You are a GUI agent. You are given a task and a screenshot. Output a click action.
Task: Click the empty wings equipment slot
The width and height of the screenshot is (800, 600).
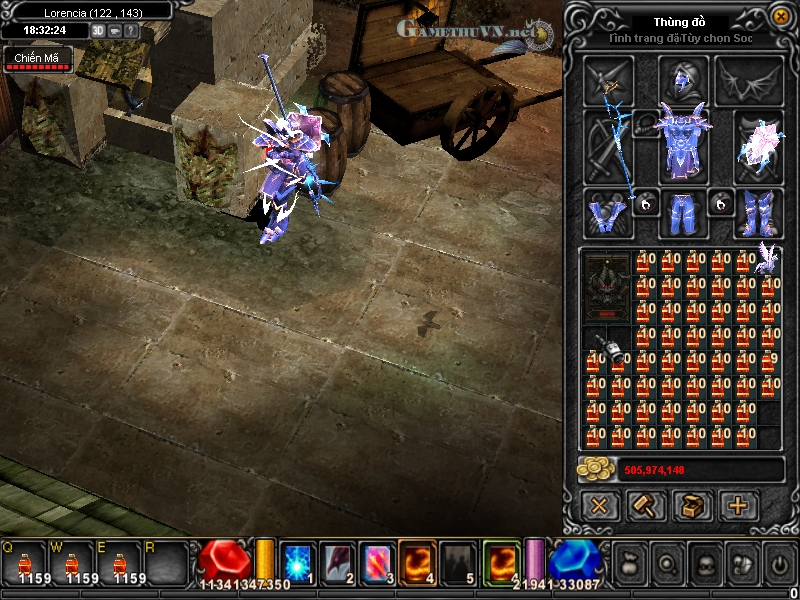tap(749, 80)
